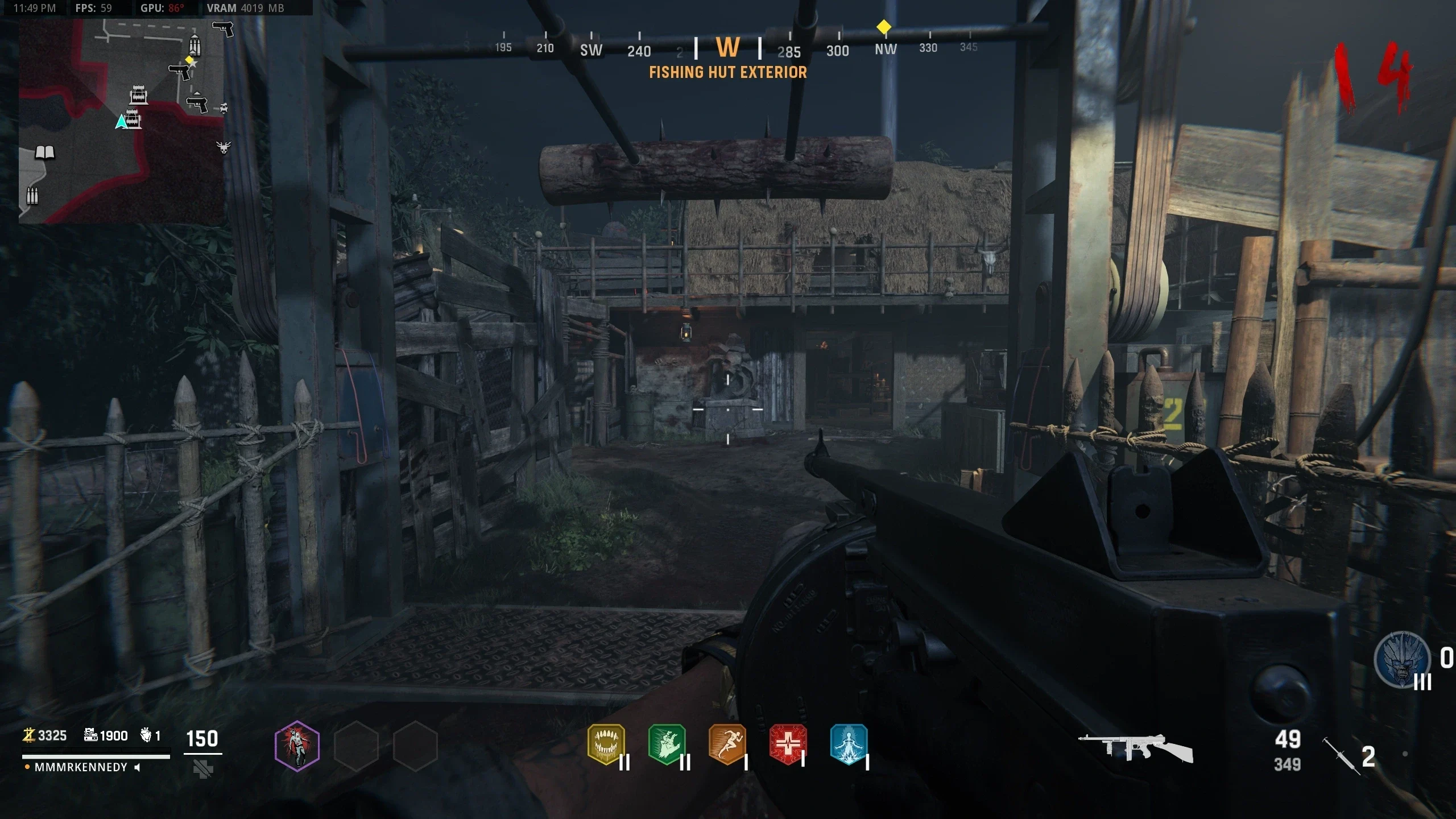Click the antlered skull marker on the minimap
Image resolution: width=1456 pixels, height=819 pixels.
point(224,147)
